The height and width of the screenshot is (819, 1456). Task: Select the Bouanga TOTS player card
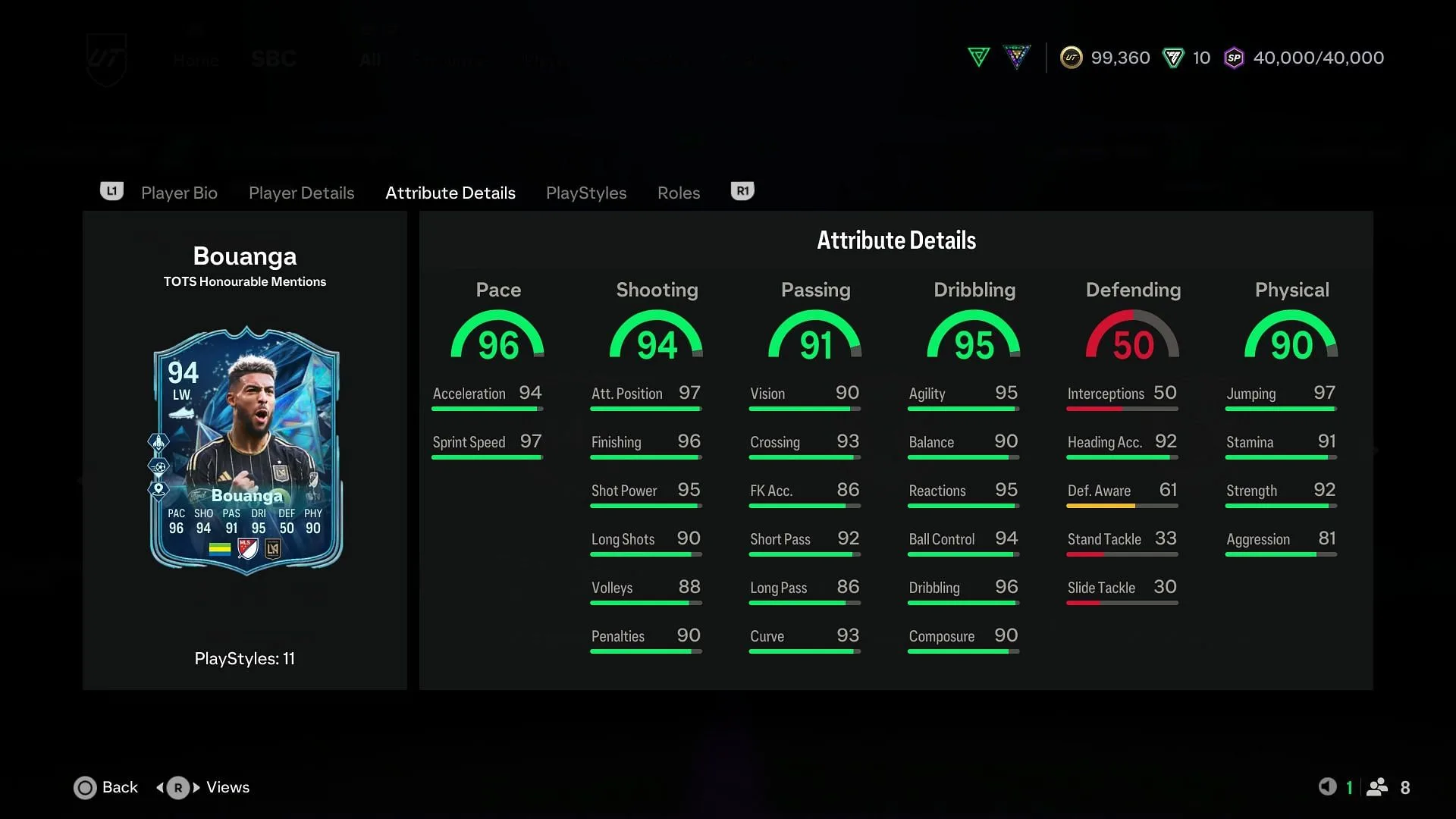click(246, 450)
